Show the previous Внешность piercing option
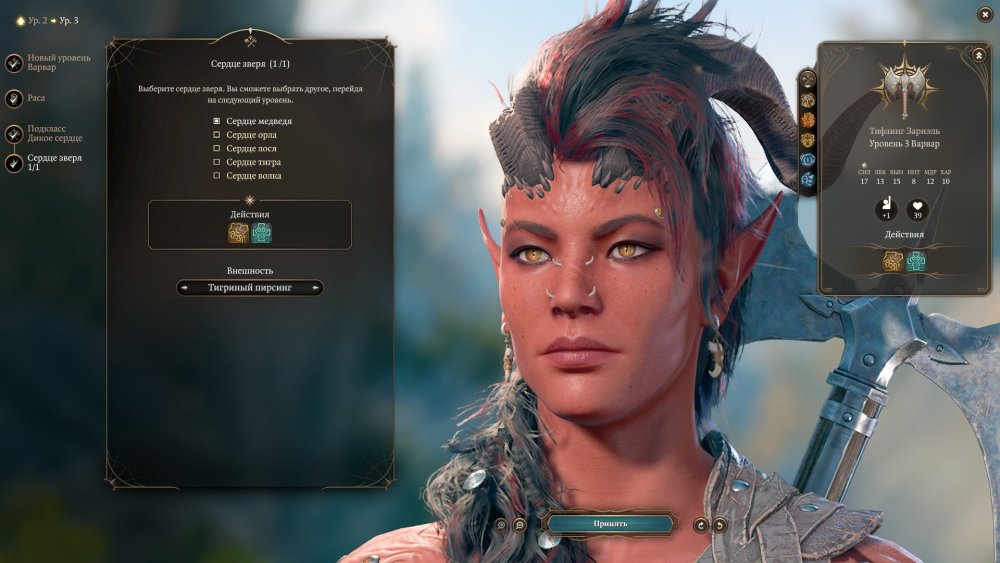Viewport: 1000px width, 563px height. click(185, 288)
